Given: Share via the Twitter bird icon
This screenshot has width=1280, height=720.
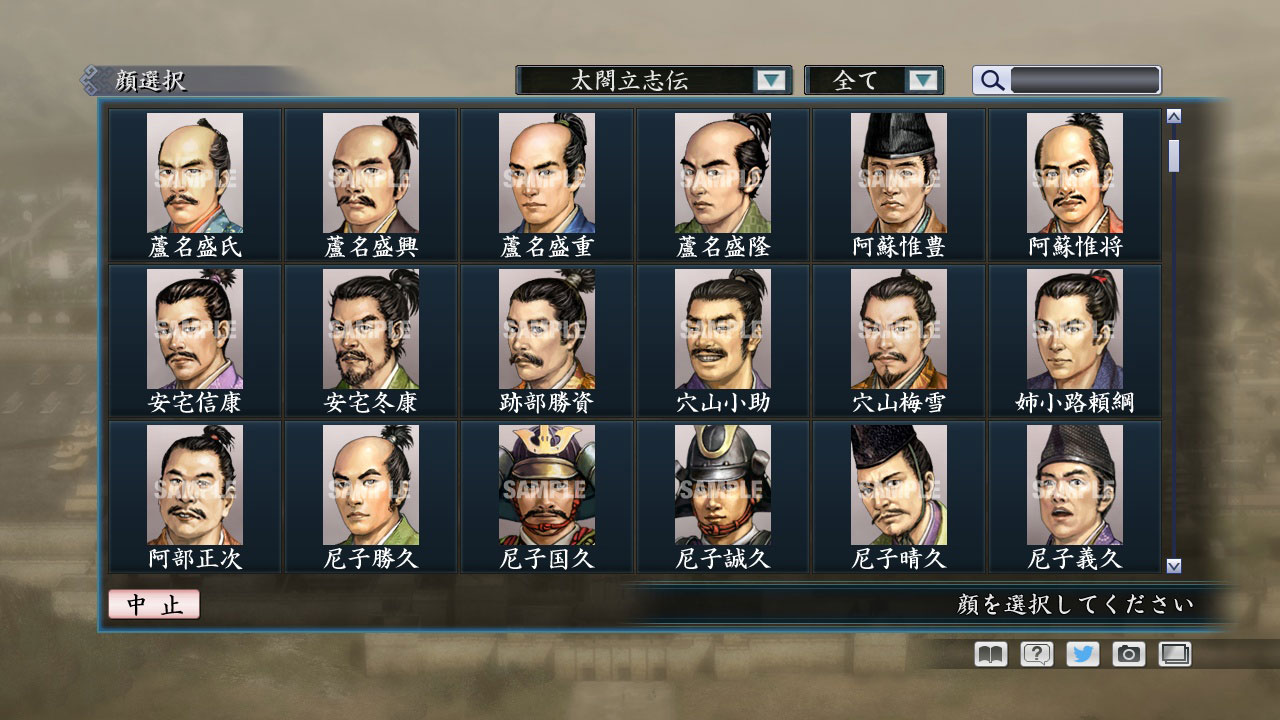Looking at the screenshot, I should (x=1082, y=654).
